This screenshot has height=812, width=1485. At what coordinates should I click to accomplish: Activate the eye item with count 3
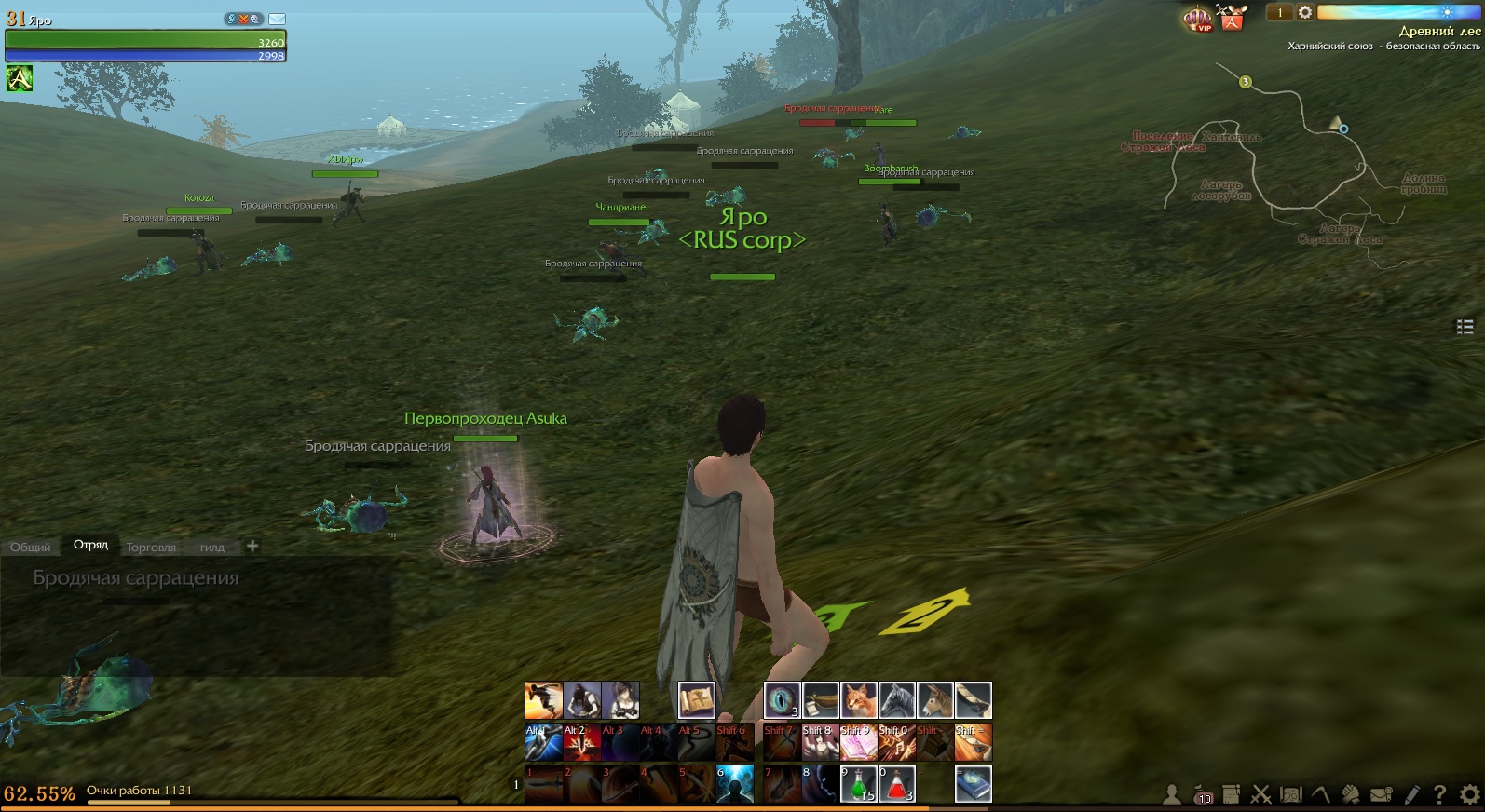[782, 700]
